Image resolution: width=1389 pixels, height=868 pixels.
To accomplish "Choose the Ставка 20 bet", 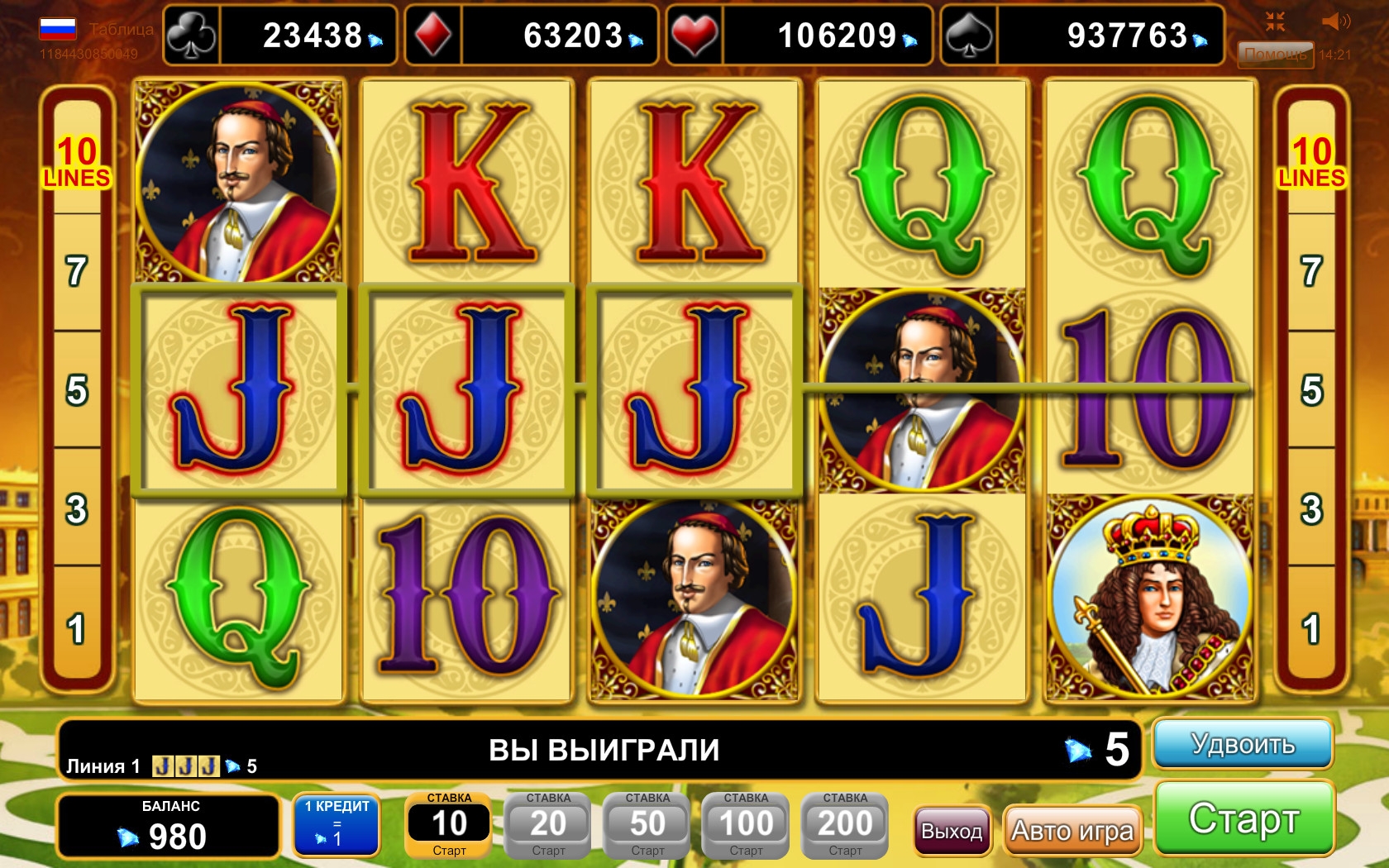I will [548, 824].
